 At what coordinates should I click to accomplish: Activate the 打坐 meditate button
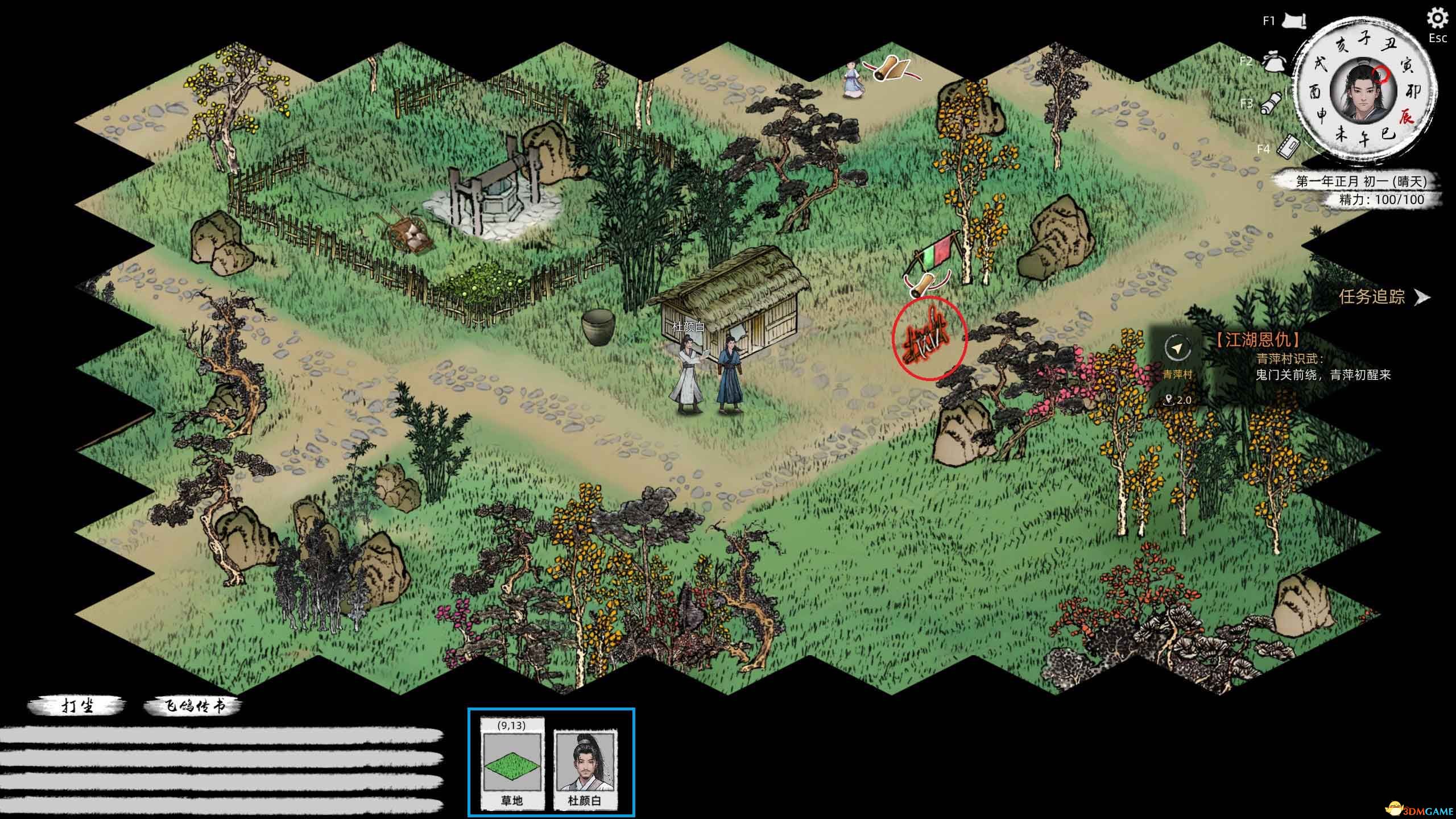click(x=77, y=706)
